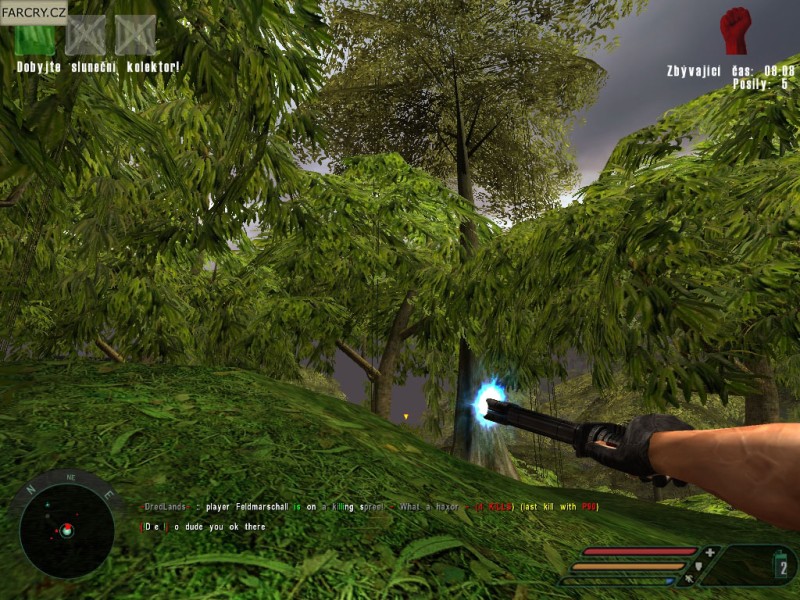Click the running figure stamina icon
Screen dimensions: 800x600
[x=688, y=578]
